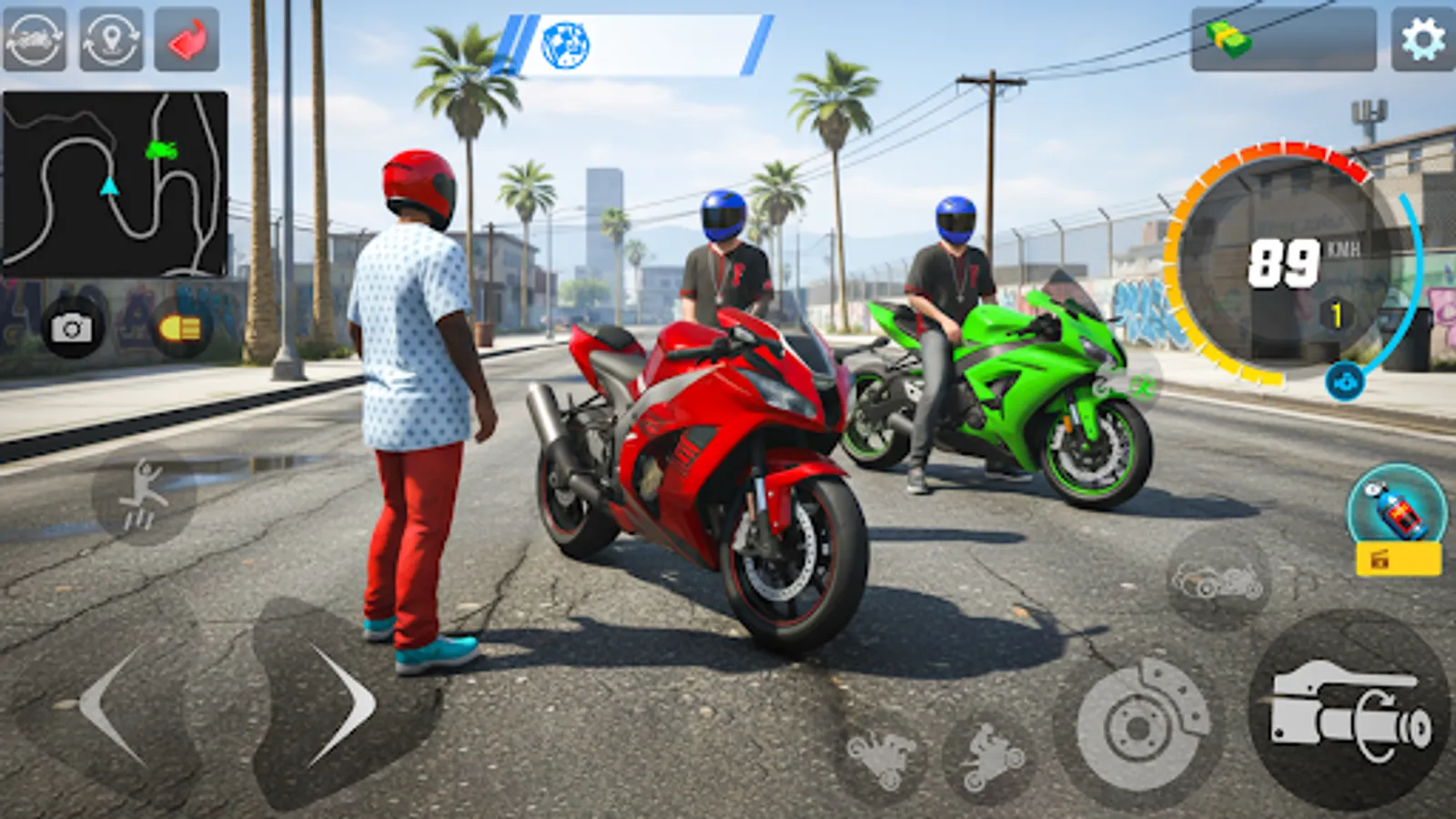Tap the red exit arrow icon

point(183,37)
